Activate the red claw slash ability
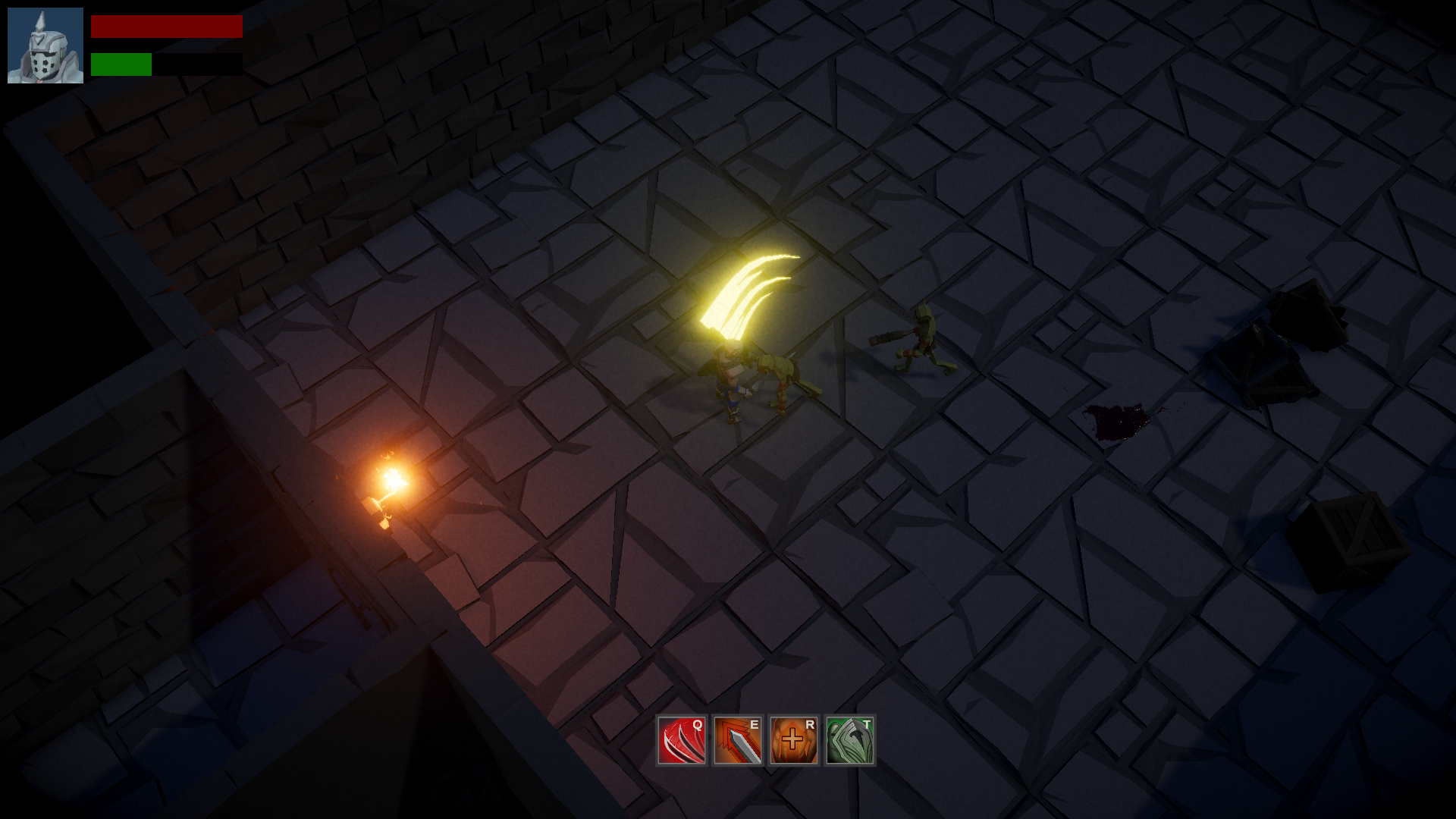This screenshot has width=1456, height=819. click(x=682, y=740)
